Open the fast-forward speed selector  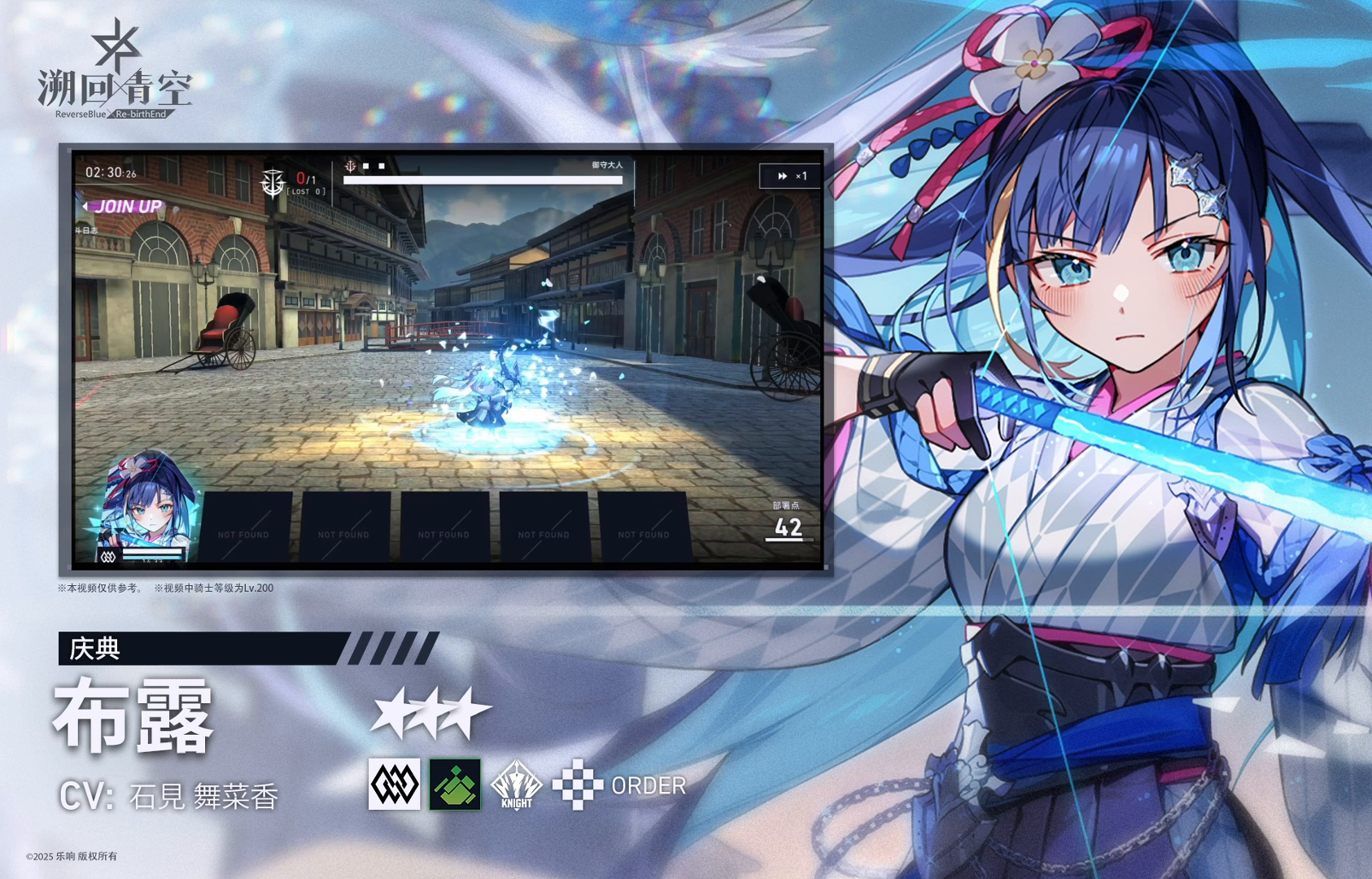(781, 176)
